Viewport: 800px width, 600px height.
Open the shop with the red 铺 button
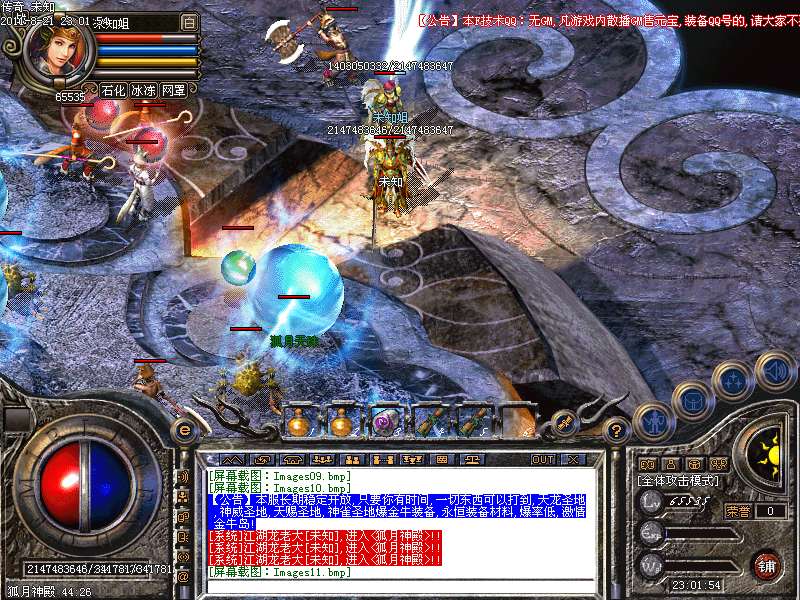tap(767, 565)
